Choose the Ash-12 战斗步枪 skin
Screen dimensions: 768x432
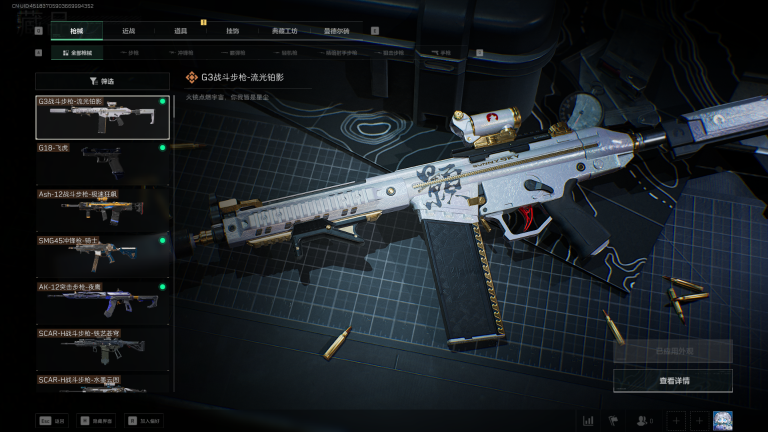click(102, 209)
